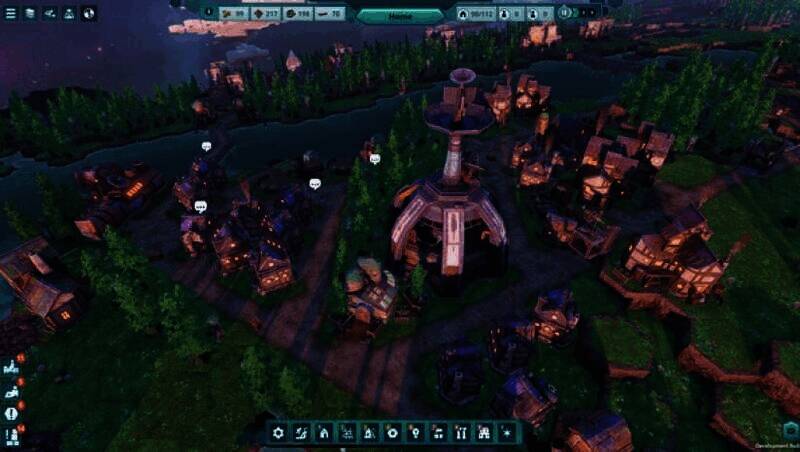Choose the ring-shaped build category
The height and width of the screenshot is (452, 800).
pyautogui.click(x=392, y=433)
